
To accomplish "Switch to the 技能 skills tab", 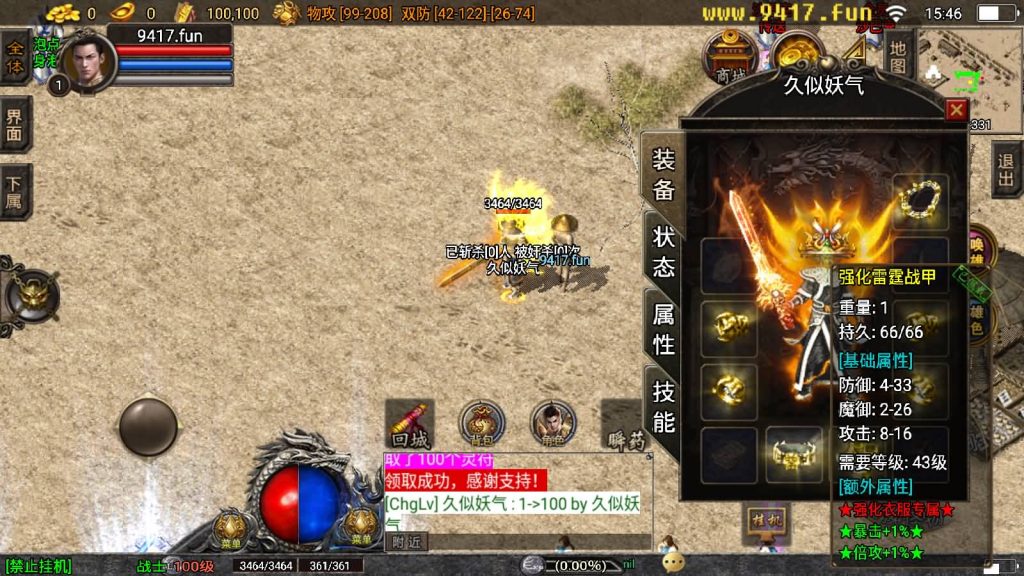I will 663,405.
